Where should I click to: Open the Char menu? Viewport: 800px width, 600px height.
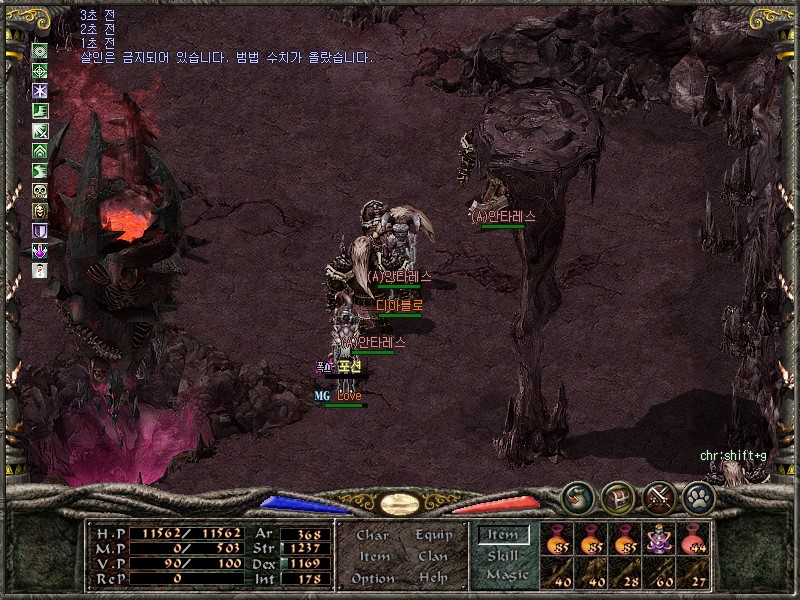pyautogui.click(x=372, y=535)
